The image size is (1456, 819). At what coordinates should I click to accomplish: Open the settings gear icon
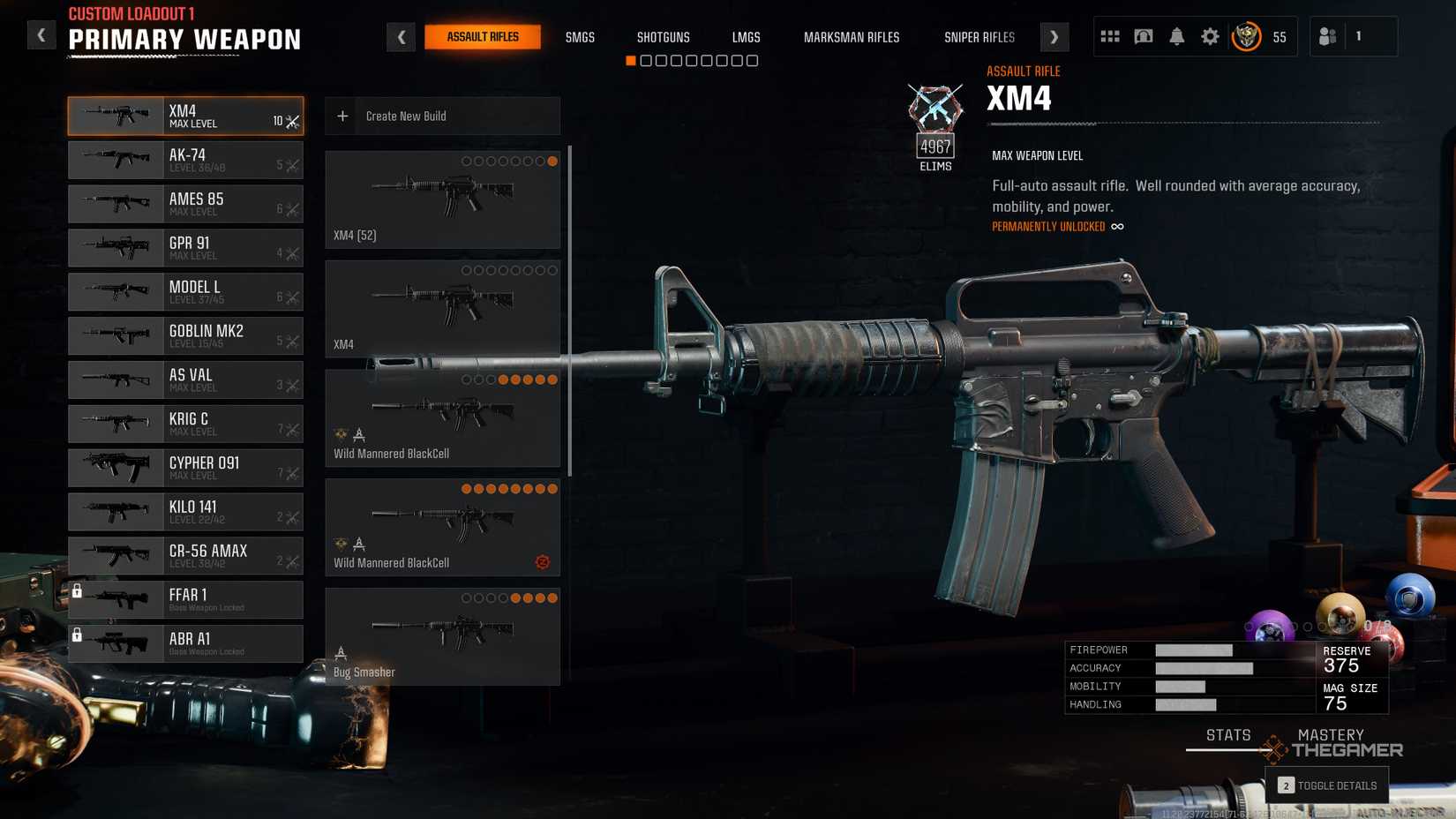tap(1210, 37)
